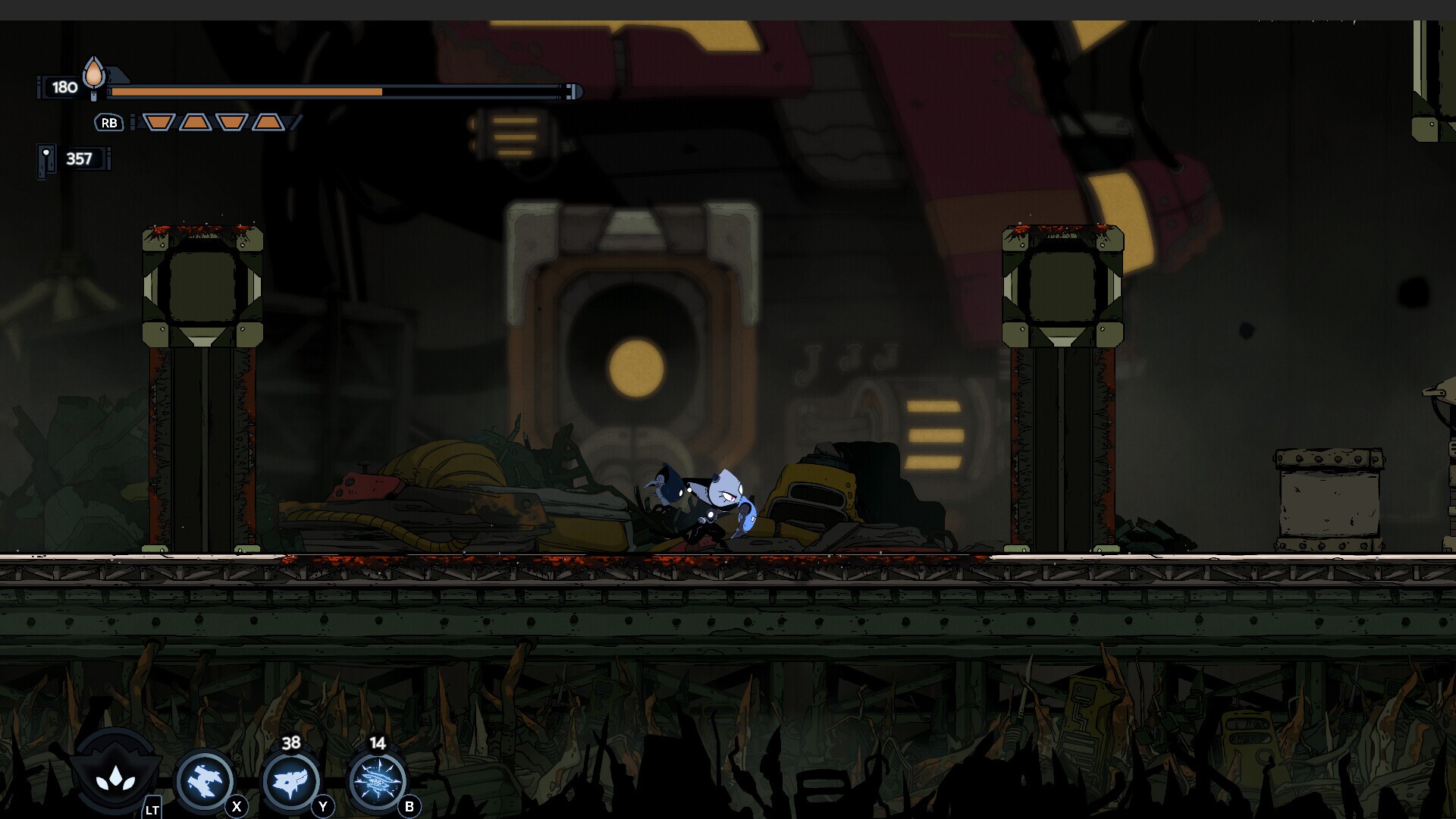Click the currency item icon beside 357
The height and width of the screenshot is (819, 1456).
48,157
